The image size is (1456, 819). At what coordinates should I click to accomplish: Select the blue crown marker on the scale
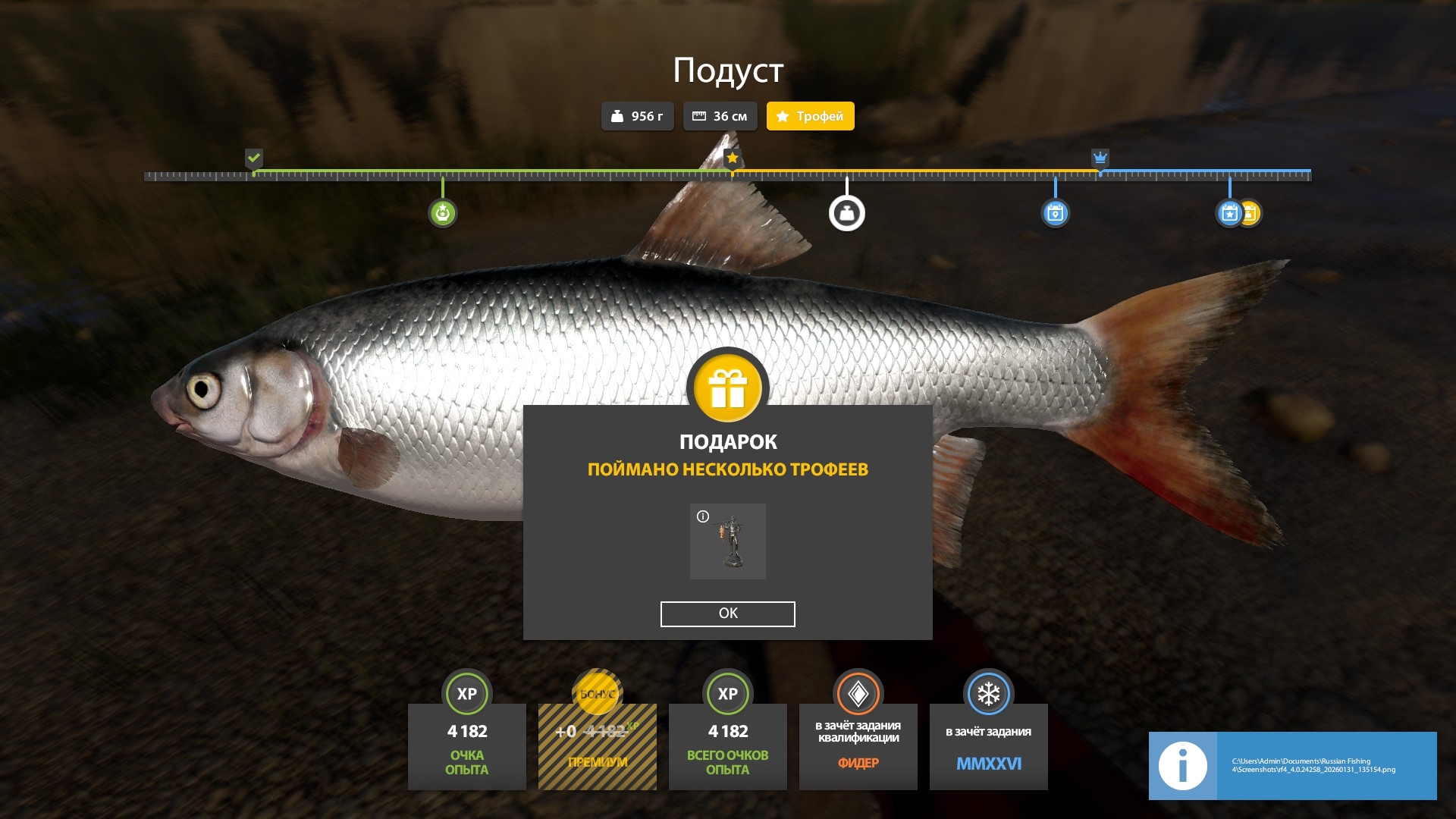pyautogui.click(x=1100, y=158)
